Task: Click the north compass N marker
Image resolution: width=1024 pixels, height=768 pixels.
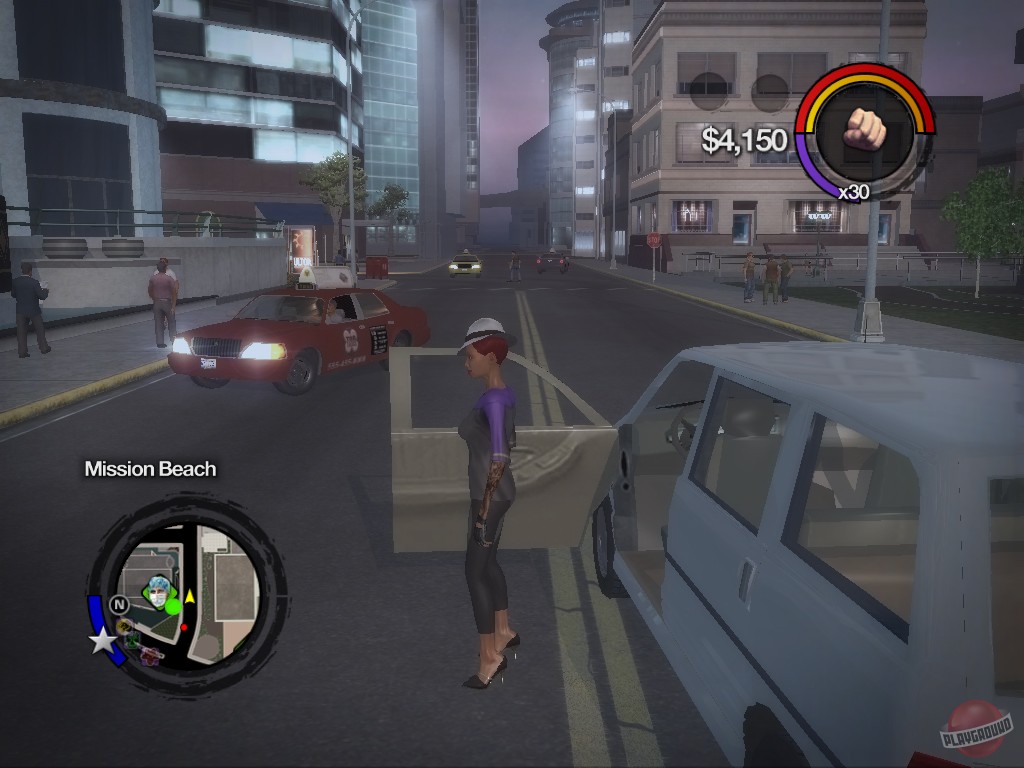Action: tap(120, 605)
